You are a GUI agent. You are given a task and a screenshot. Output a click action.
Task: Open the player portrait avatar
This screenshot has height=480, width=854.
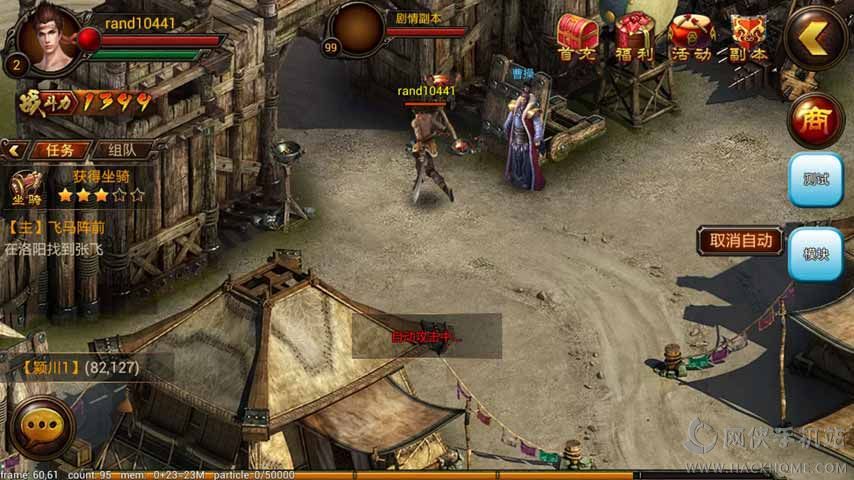click(45, 38)
